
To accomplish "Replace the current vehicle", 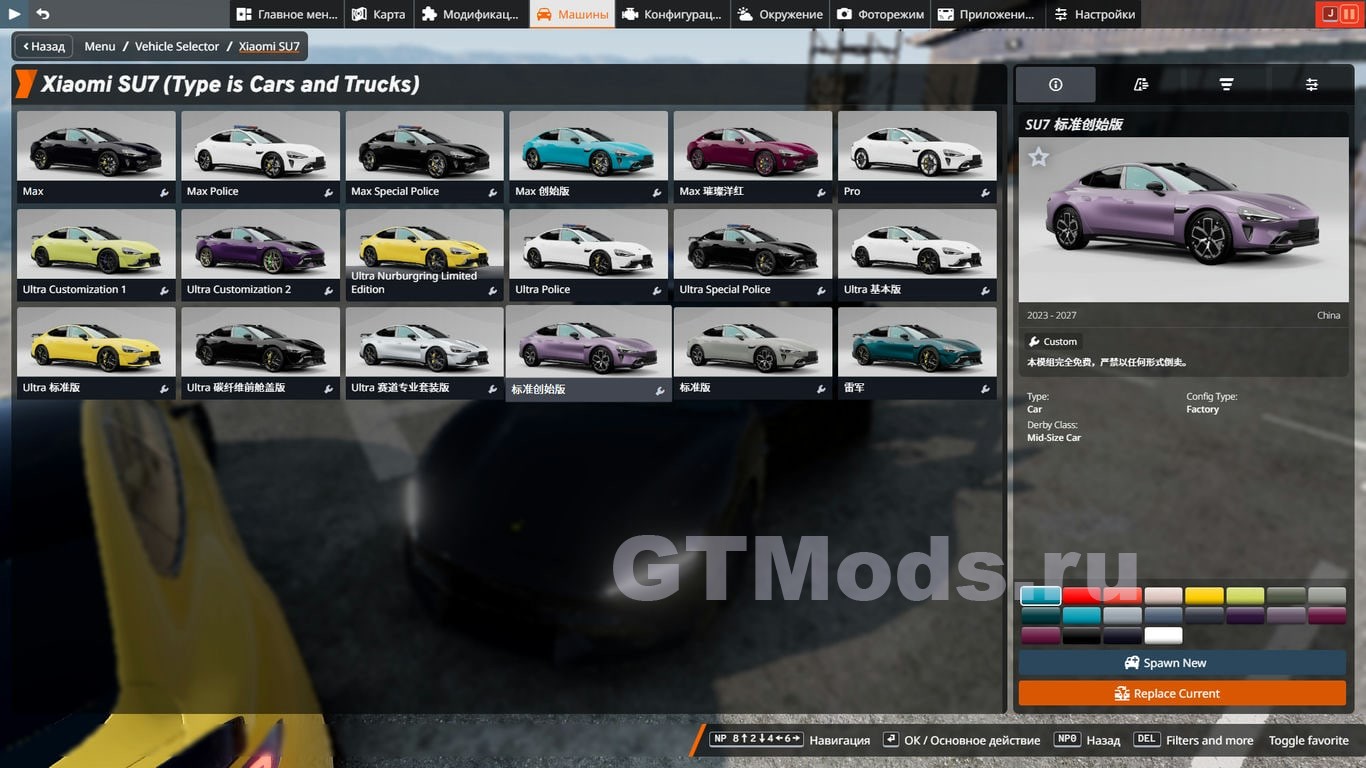I will tap(1182, 693).
